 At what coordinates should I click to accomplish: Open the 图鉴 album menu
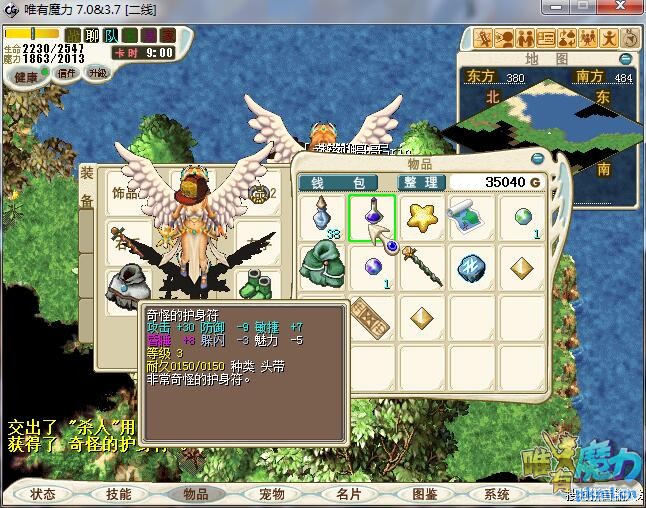tap(424, 494)
